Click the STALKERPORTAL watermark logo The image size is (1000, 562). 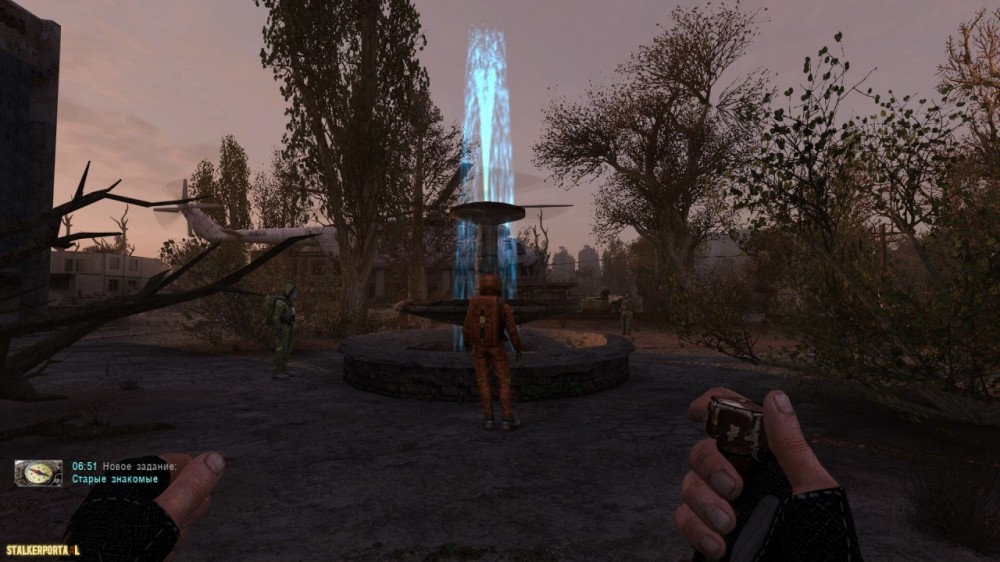(x=42, y=550)
